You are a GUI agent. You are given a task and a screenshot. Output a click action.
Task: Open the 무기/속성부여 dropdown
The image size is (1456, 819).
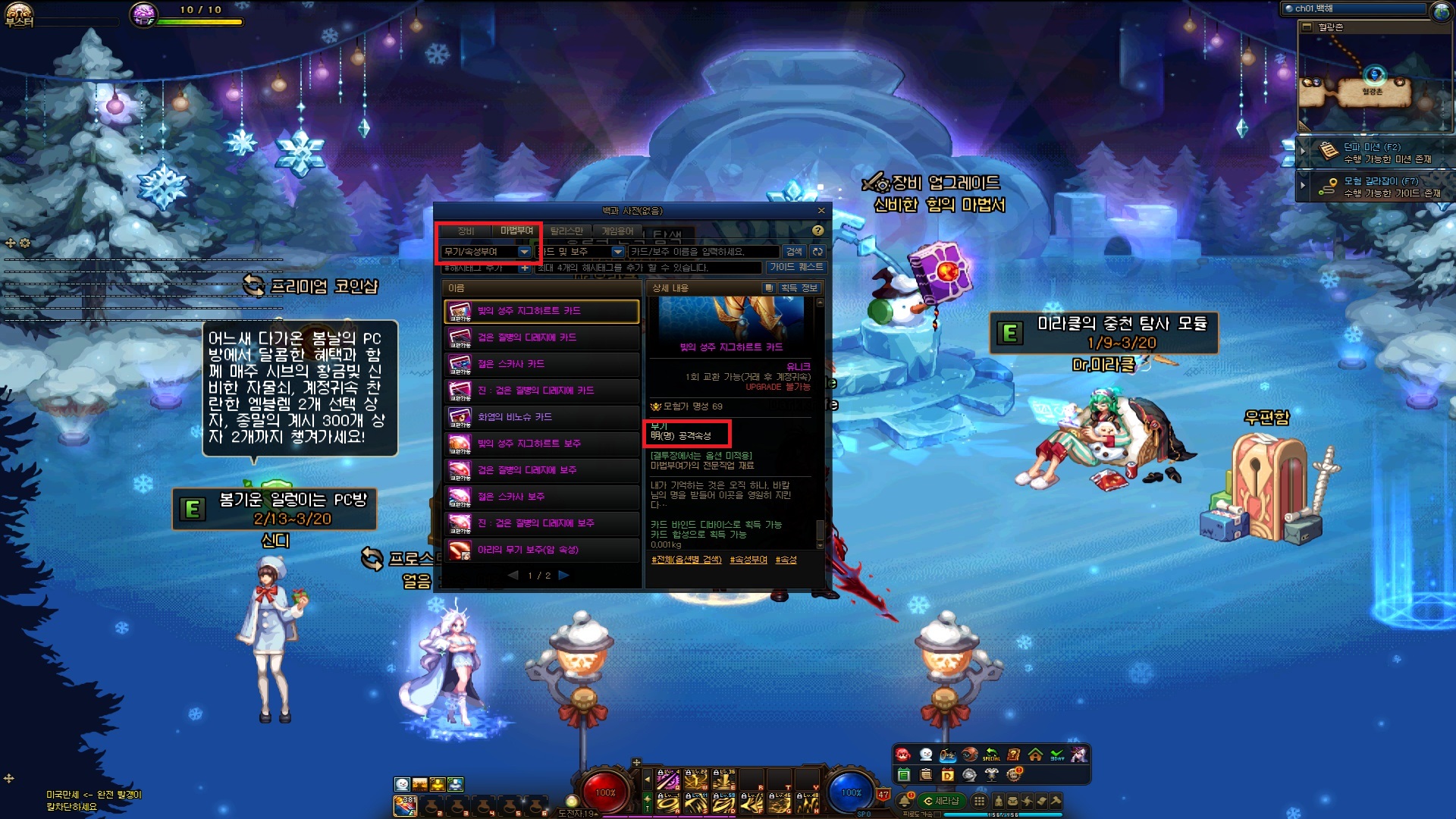523,252
